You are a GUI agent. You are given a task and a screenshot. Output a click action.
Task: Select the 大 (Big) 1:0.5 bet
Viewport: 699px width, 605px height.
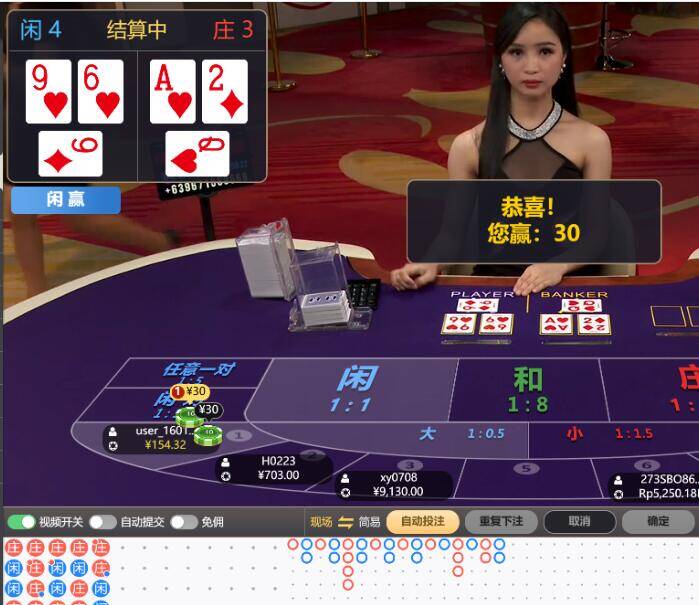coord(450,434)
